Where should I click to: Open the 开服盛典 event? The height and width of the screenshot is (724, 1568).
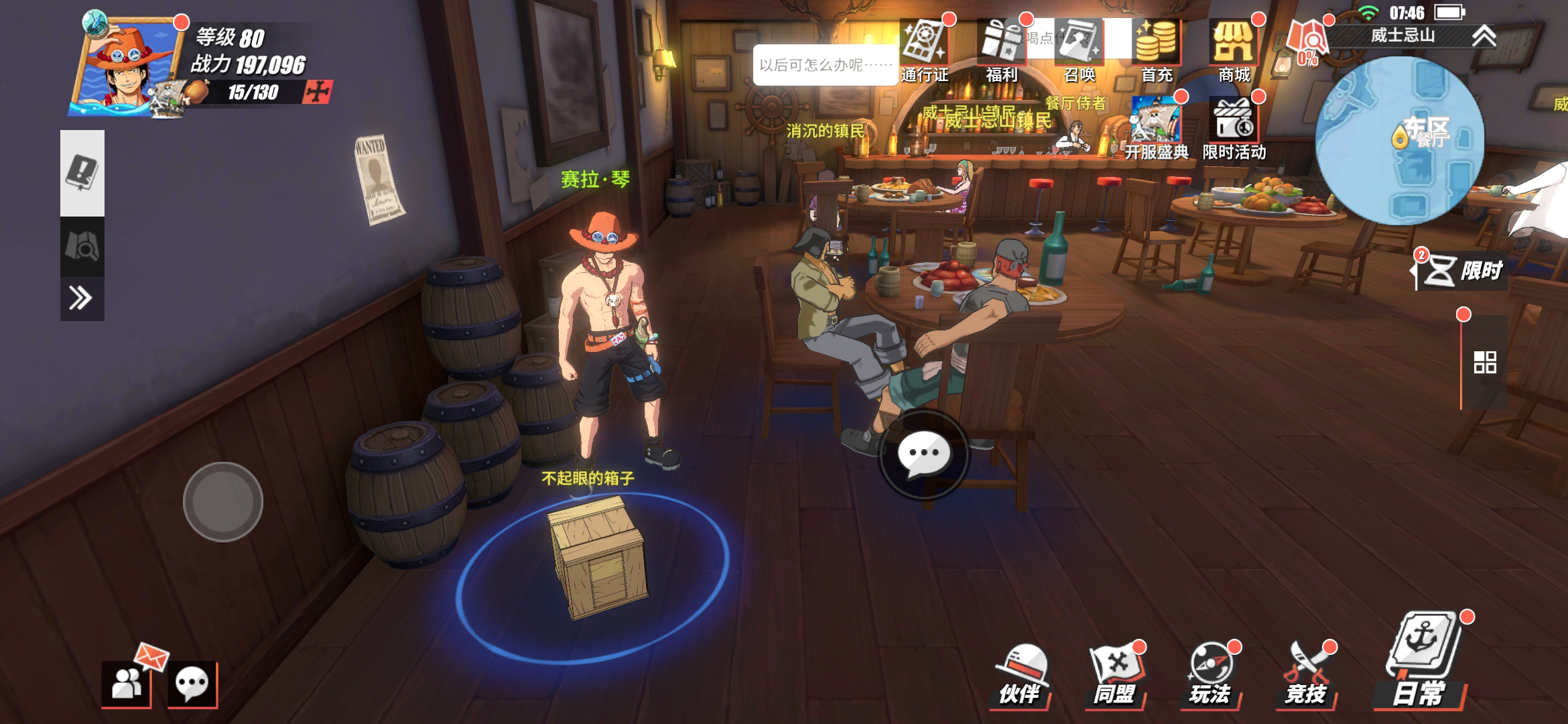tap(1157, 127)
